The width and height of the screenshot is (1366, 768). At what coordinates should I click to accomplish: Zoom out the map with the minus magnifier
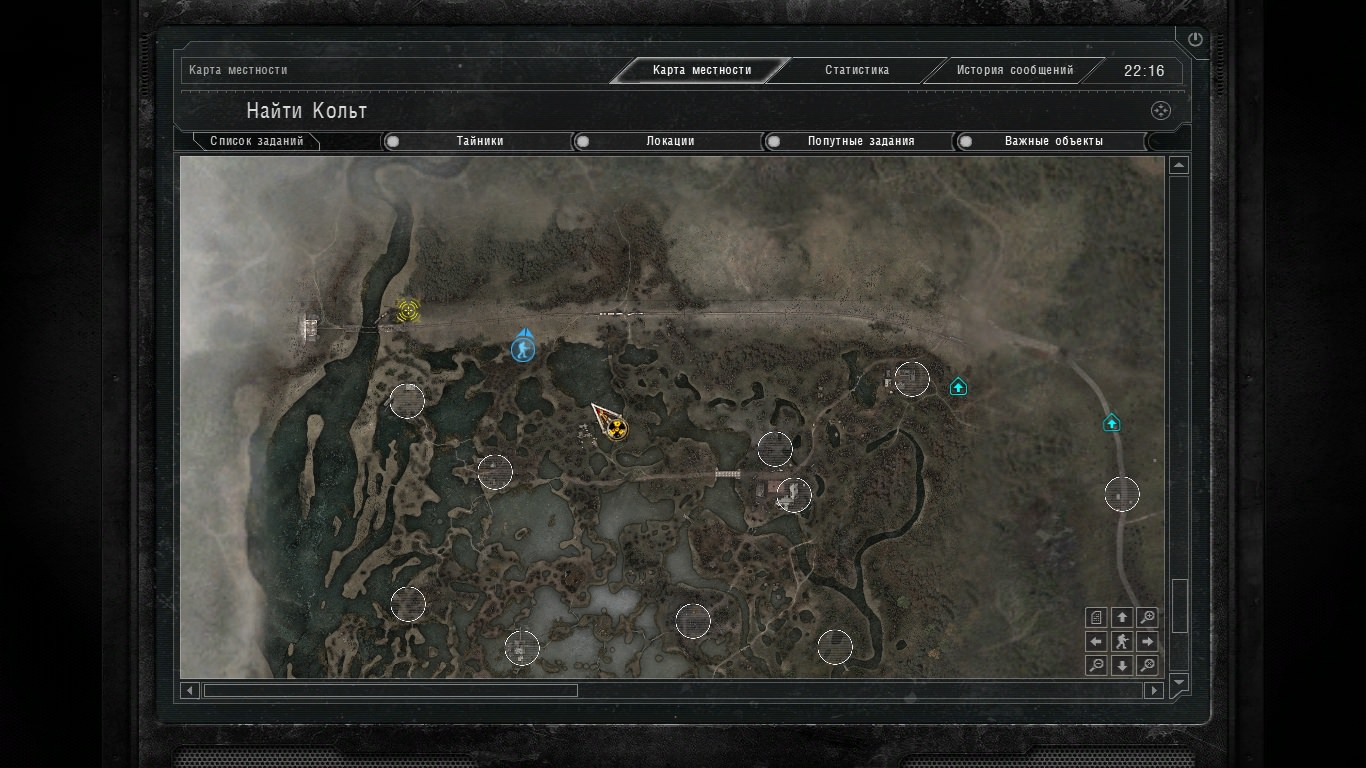pos(1096,665)
